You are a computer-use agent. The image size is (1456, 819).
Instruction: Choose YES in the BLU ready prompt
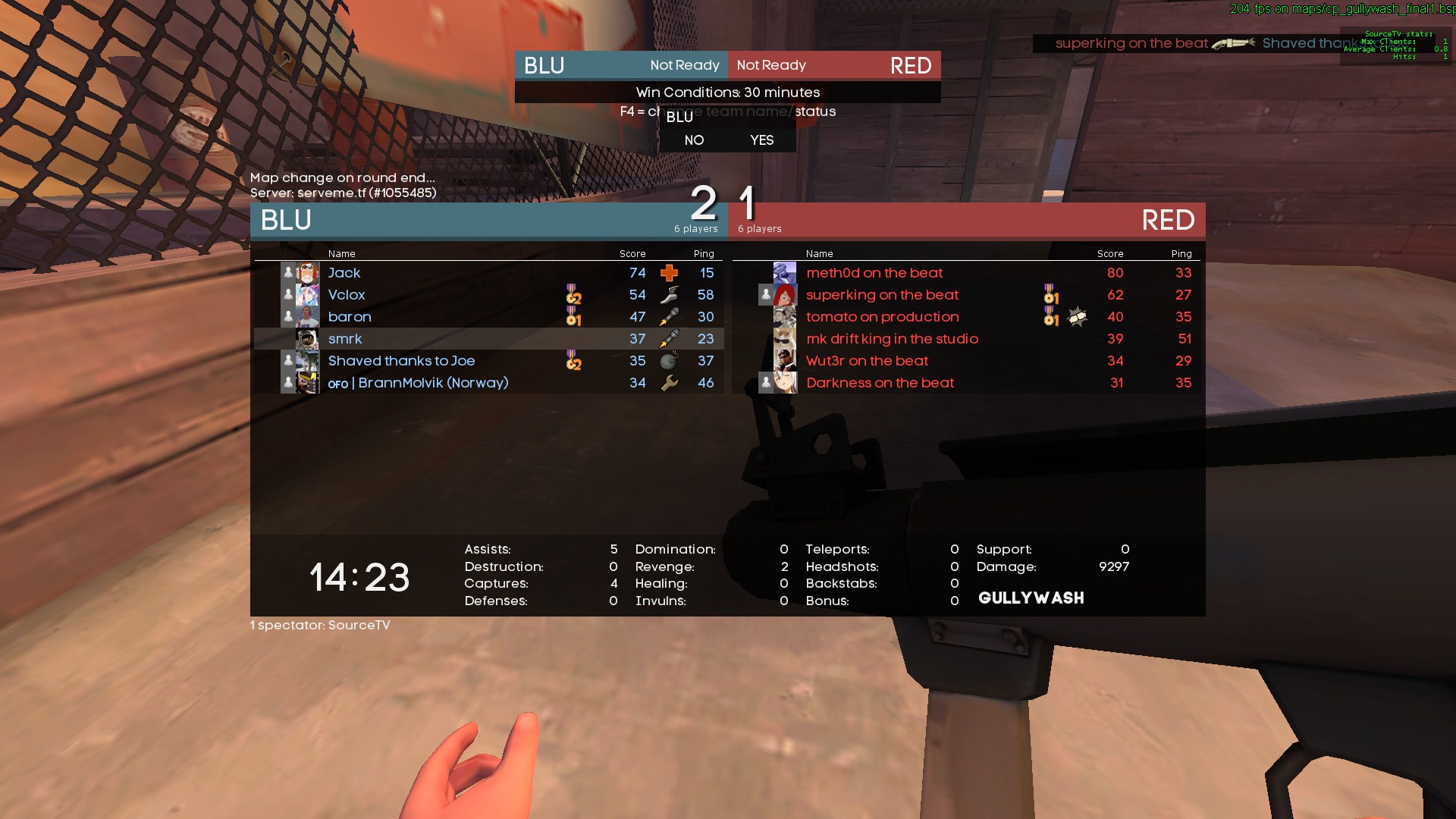[761, 140]
